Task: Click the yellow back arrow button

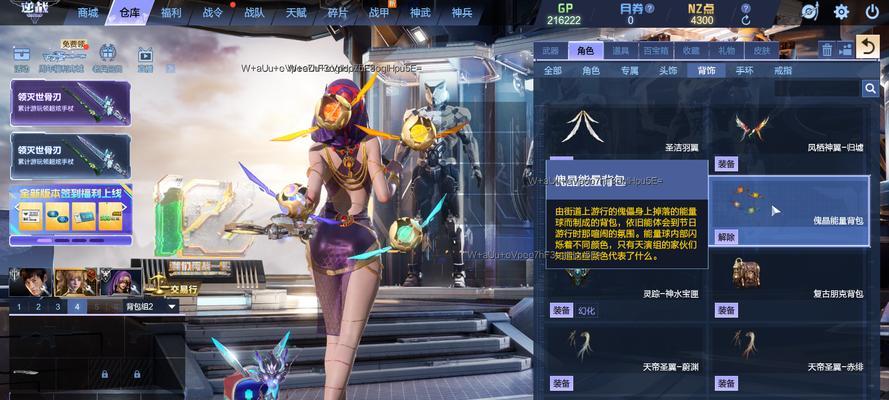Action: [x=866, y=47]
